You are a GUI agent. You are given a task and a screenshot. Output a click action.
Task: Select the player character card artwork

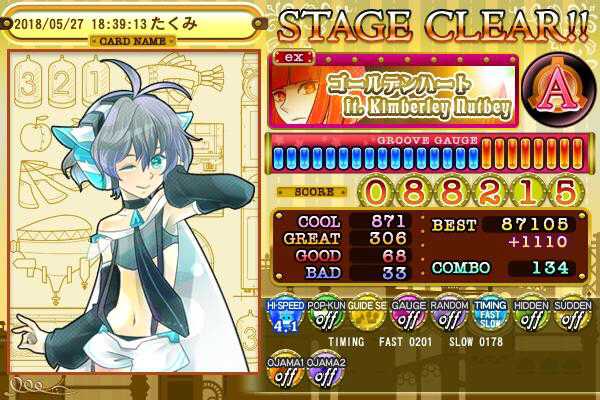click(133, 220)
